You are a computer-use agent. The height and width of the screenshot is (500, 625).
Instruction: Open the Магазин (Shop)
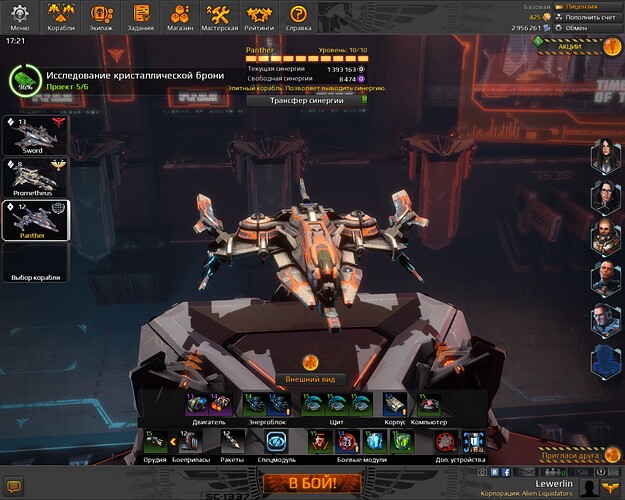181,15
